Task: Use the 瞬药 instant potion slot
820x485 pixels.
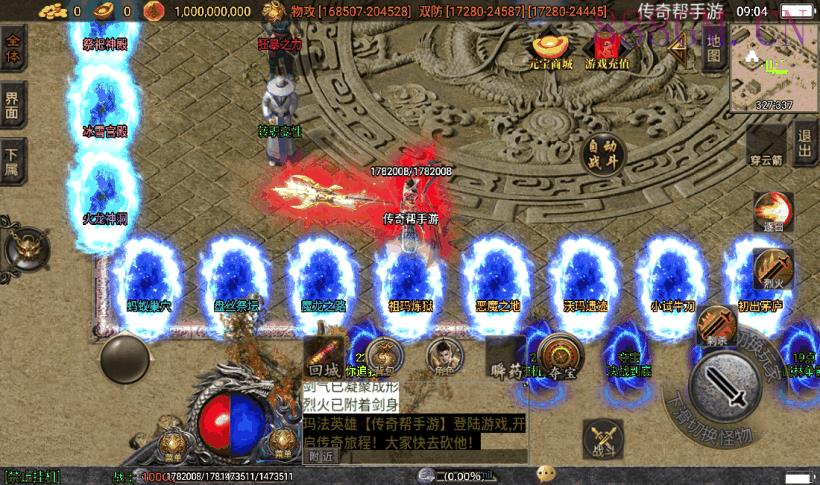Action: 504,357
